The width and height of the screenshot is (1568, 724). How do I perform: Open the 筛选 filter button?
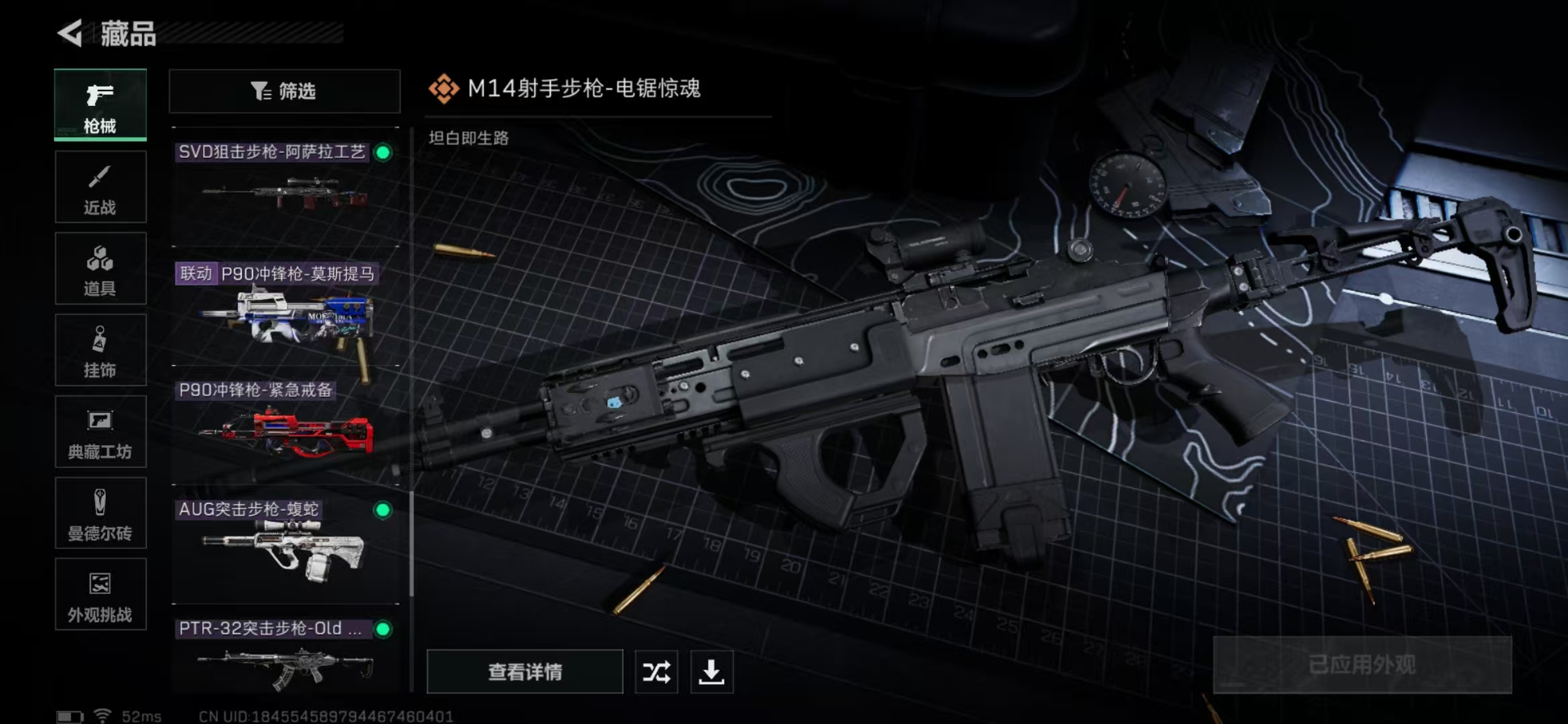point(284,91)
